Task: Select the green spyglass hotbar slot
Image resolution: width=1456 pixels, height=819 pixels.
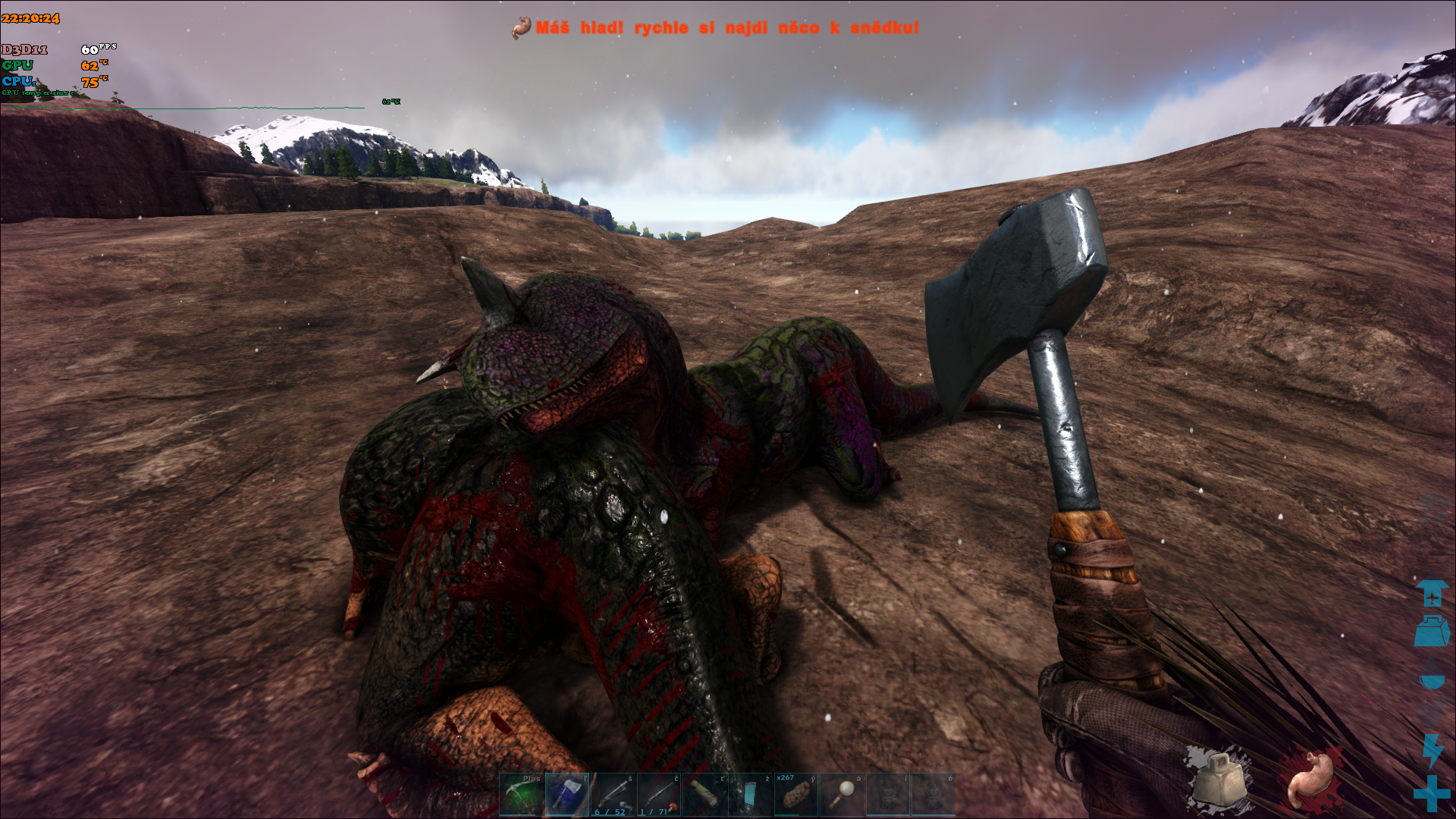Action: (x=704, y=795)
